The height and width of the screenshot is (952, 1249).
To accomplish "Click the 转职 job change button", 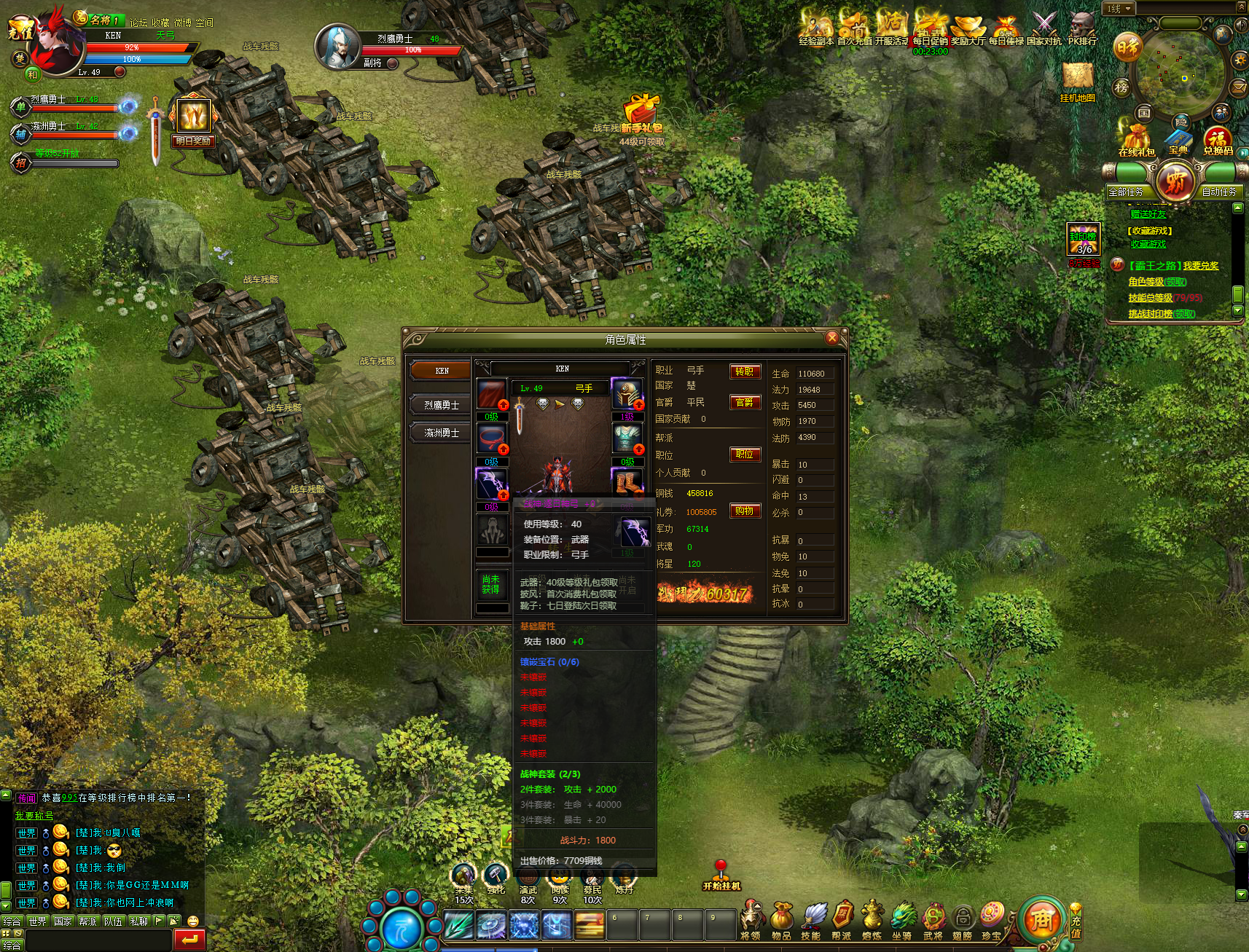I will pos(745,371).
